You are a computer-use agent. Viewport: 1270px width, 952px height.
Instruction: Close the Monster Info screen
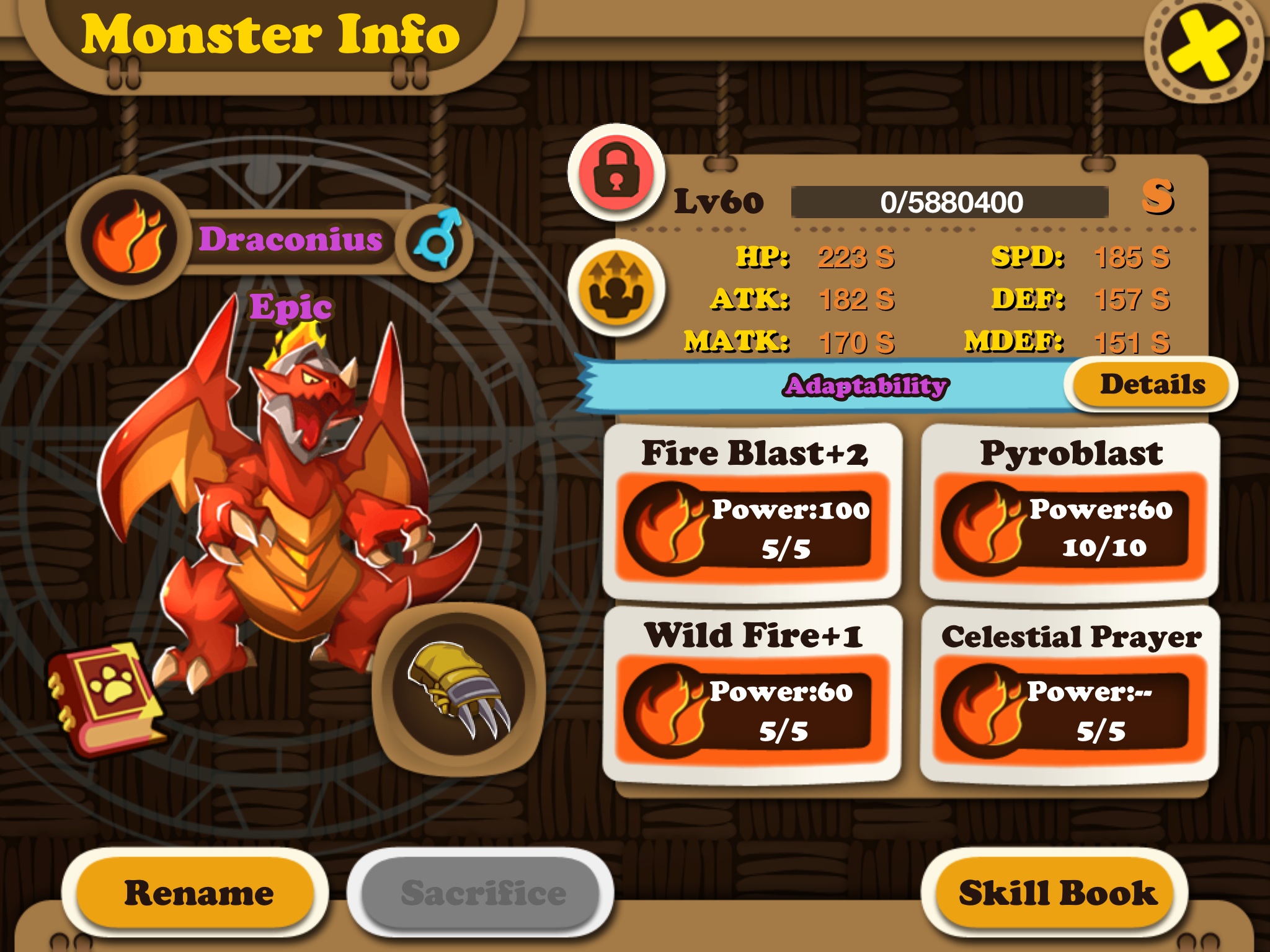1203,48
